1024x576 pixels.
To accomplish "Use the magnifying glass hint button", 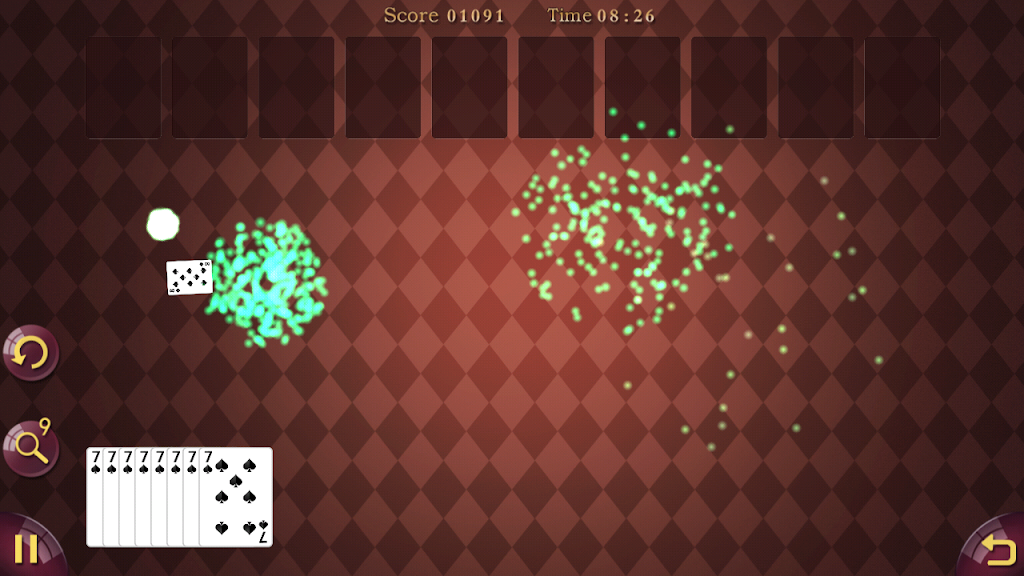I will (30, 448).
